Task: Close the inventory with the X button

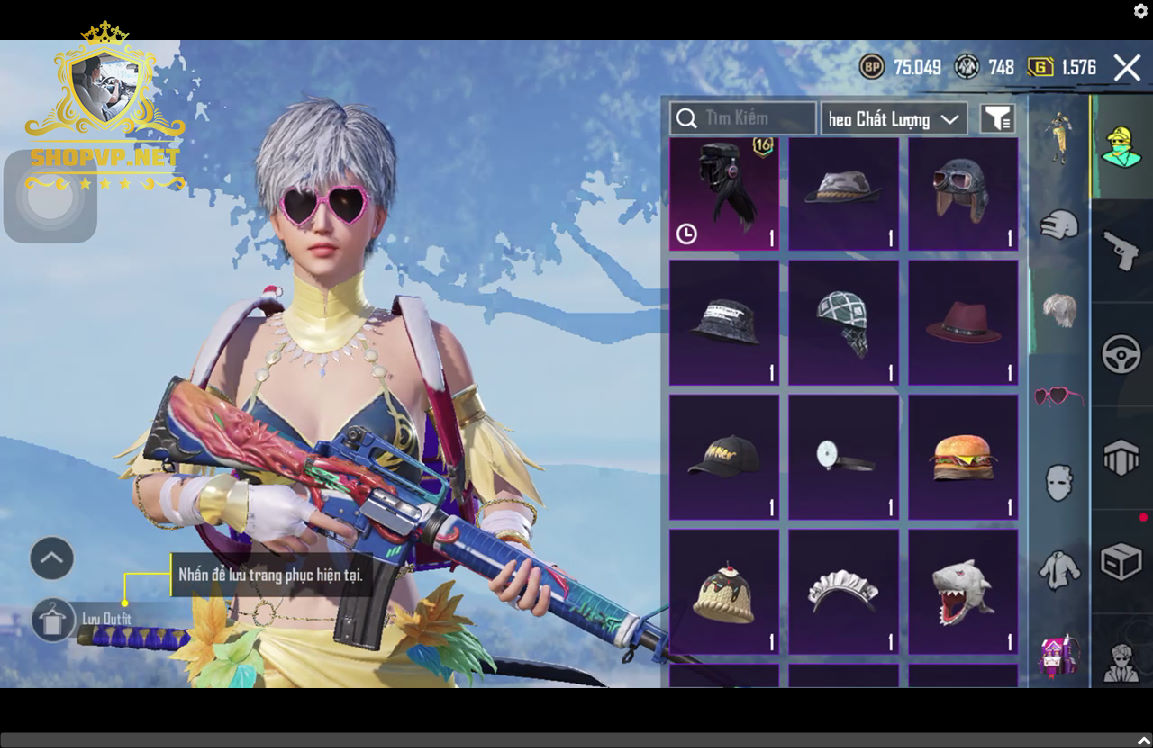Action: [x=1127, y=68]
